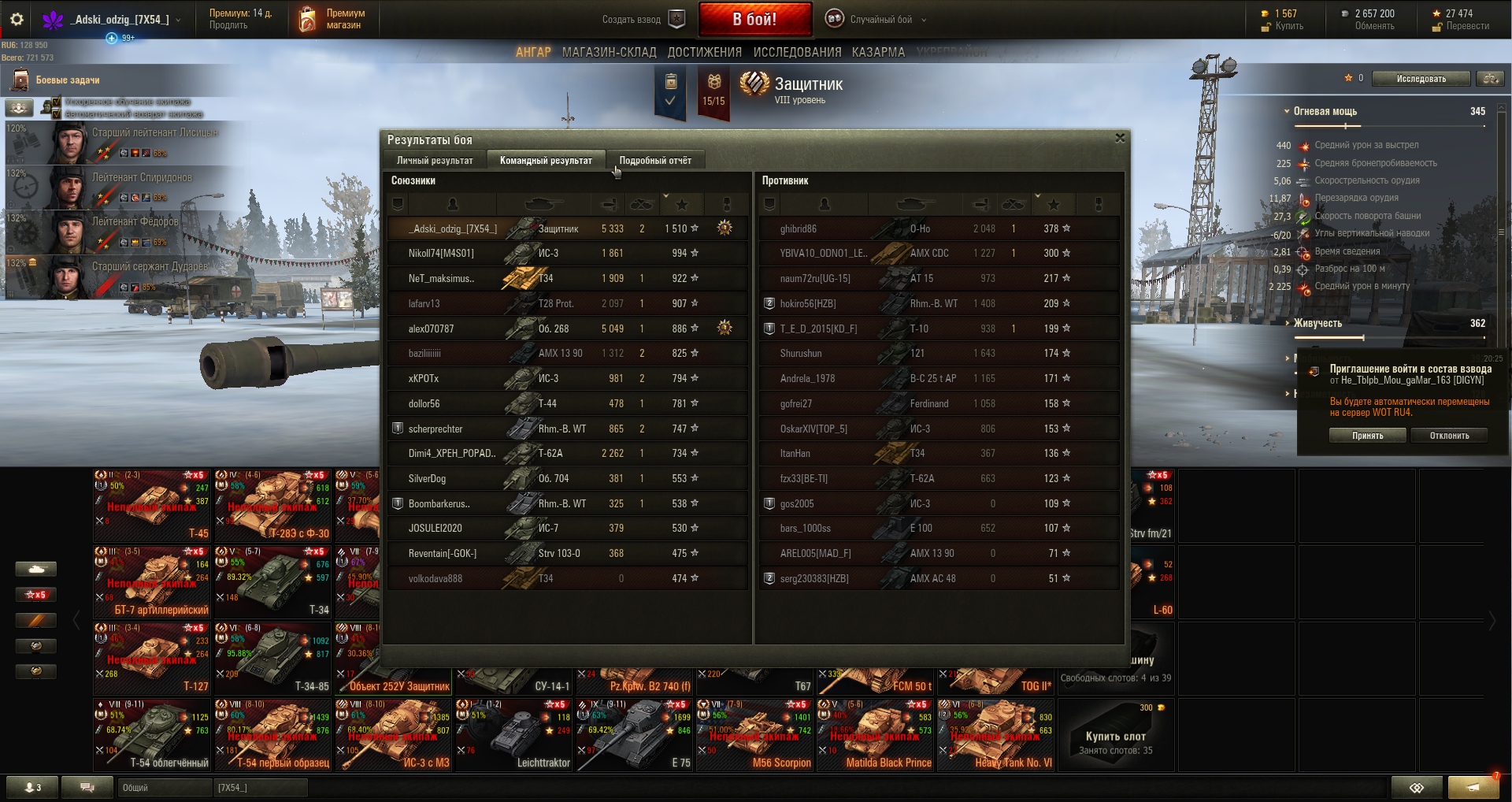Buy a new slot via Купить слот

click(x=1115, y=737)
